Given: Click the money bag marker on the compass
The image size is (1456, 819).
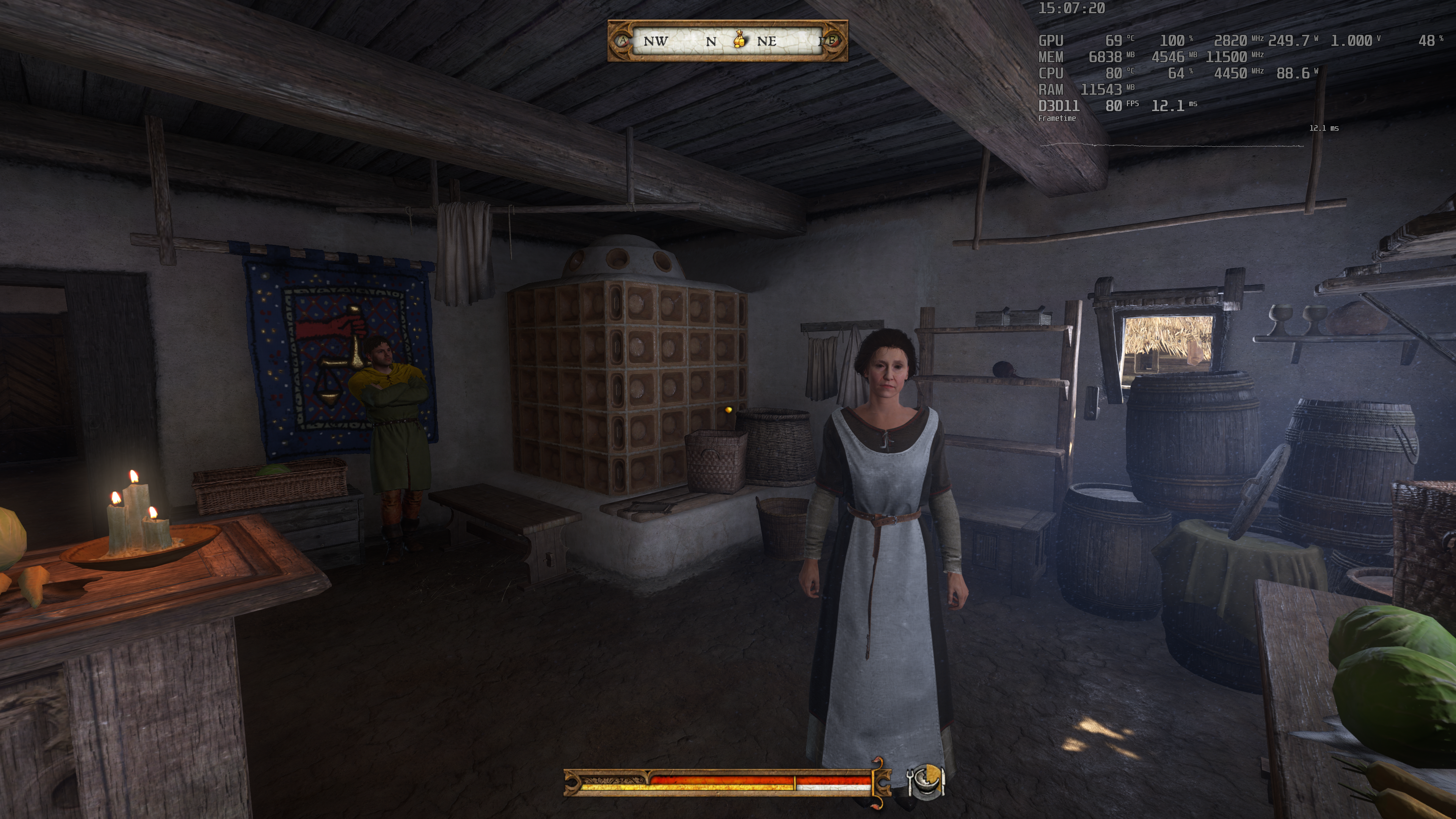Looking at the screenshot, I should coord(739,39).
